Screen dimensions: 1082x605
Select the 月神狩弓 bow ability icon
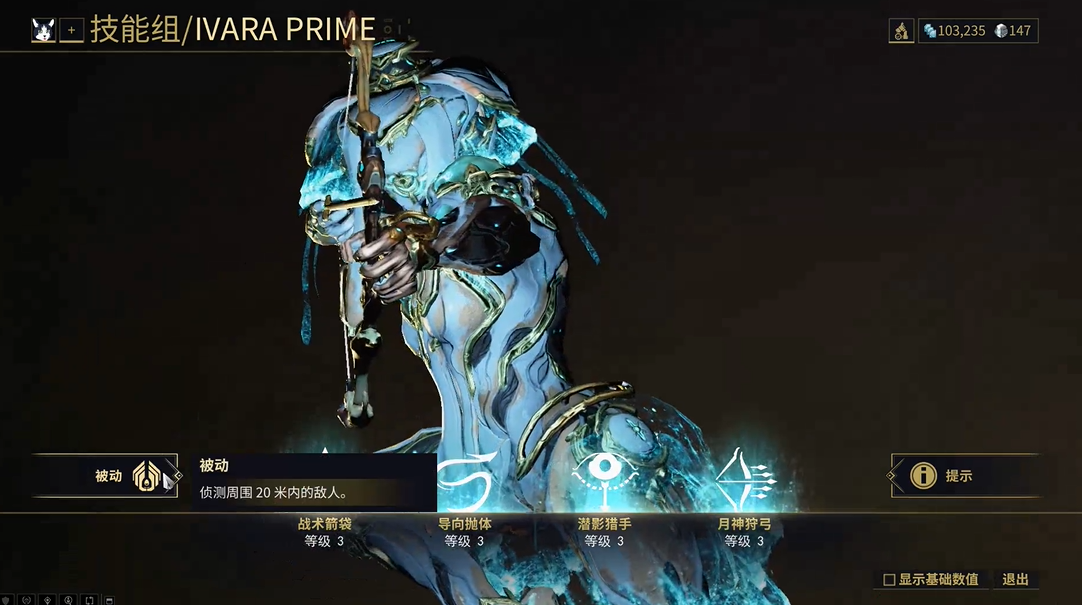[x=745, y=478]
